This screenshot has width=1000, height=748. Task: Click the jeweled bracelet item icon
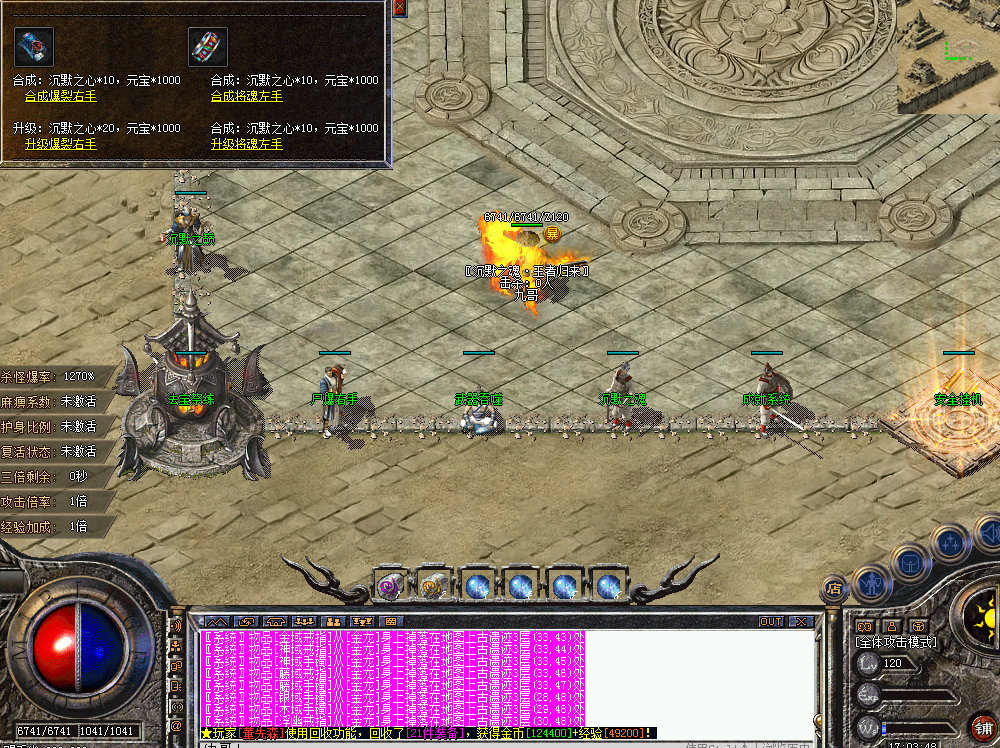click(x=208, y=47)
